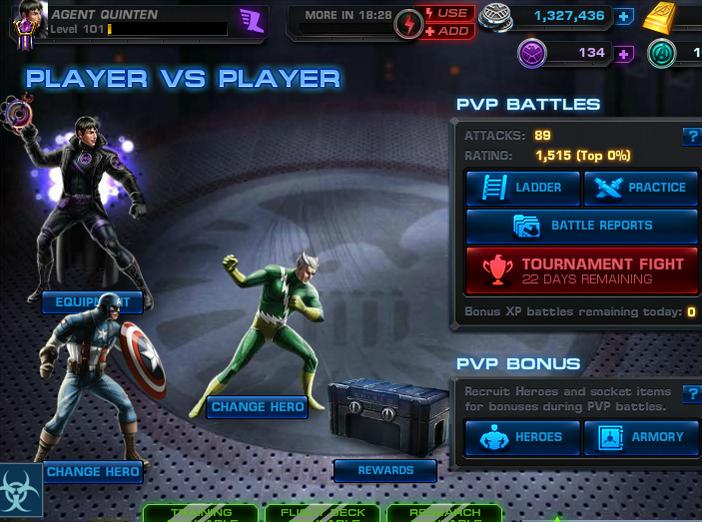The width and height of the screenshot is (702, 522).
Task: Open the PVP Ladder
Action: (x=522, y=187)
